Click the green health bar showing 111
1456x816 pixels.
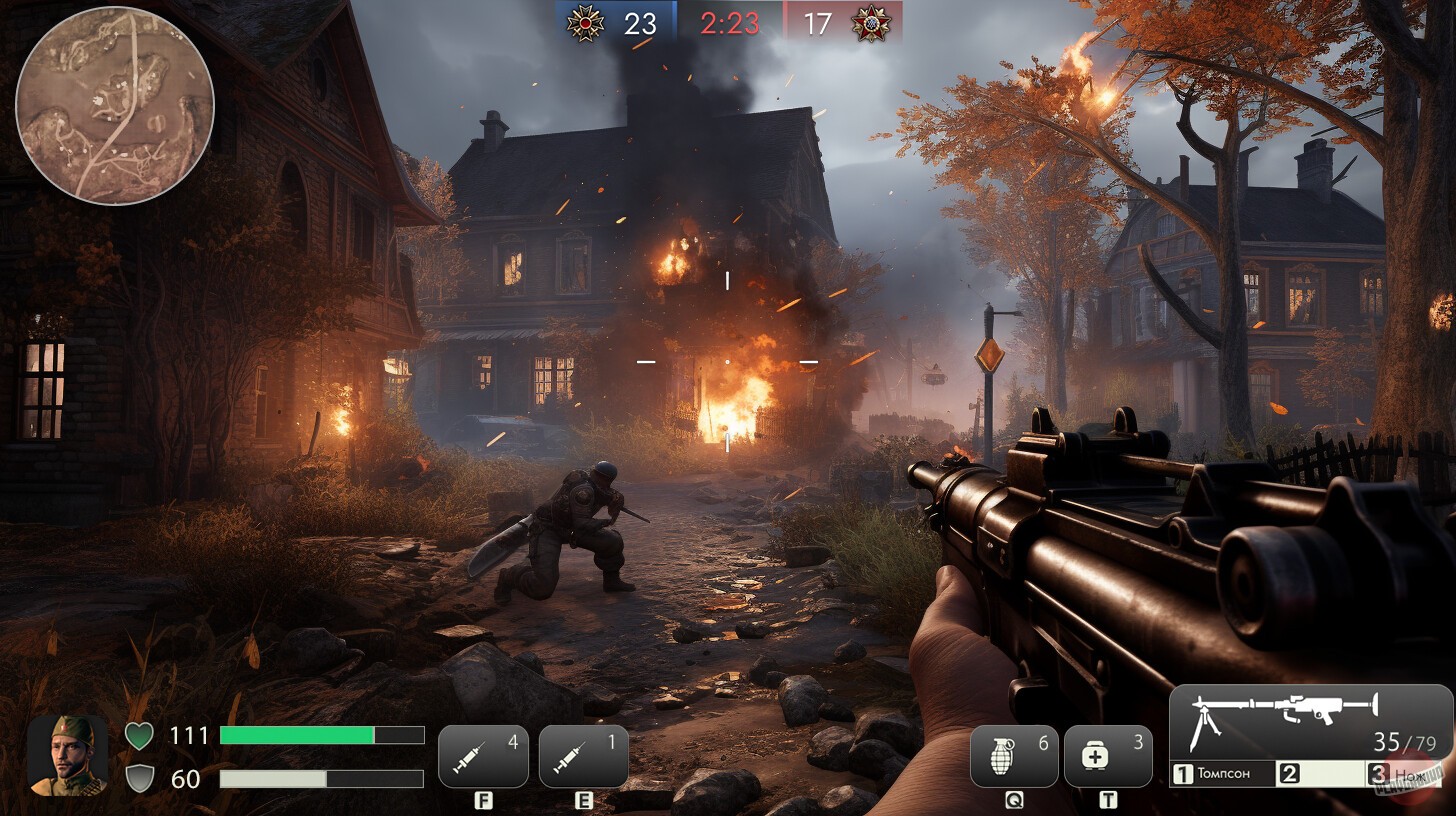click(320, 735)
